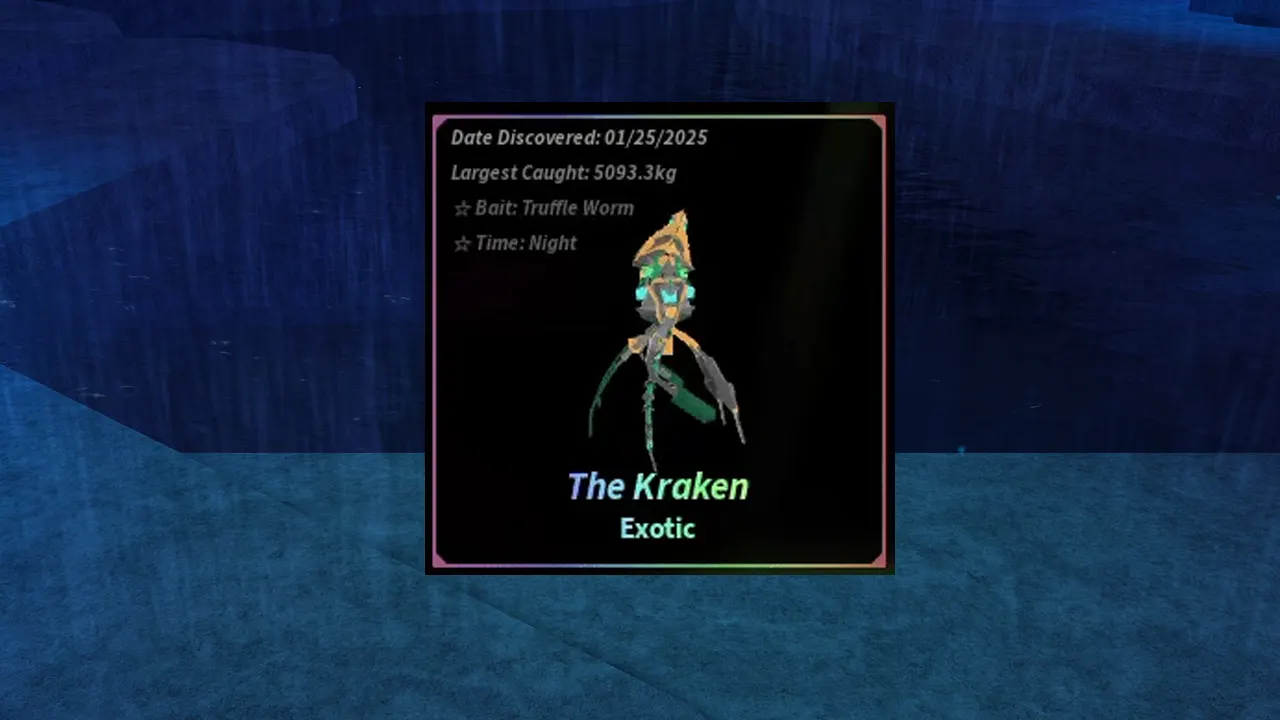Screen dimensions: 1280x720
Task: Open the Time: Night info entry
Action: coord(524,243)
